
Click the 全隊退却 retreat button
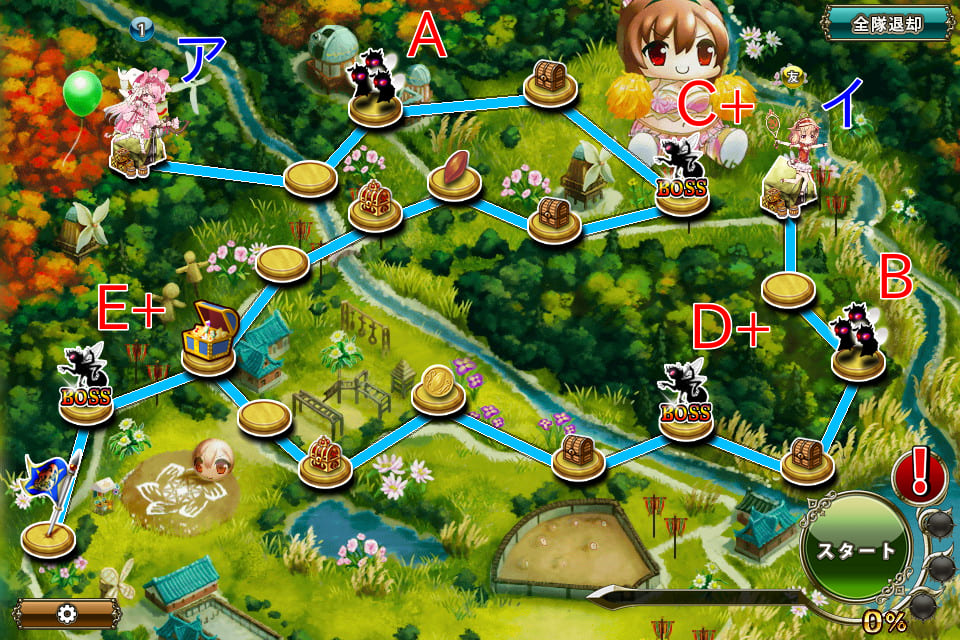(x=886, y=23)
